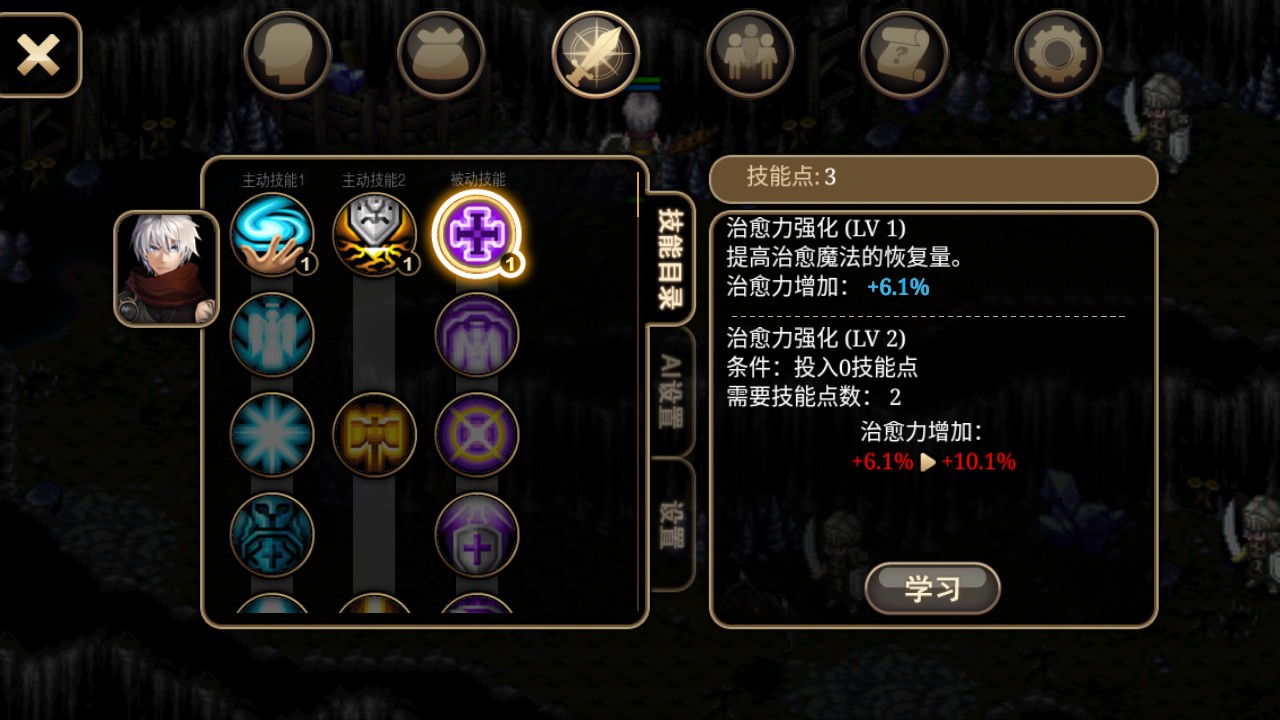Click the character portrait
The height and width of the screenshot is (720, 1280).
click(167, 265)
